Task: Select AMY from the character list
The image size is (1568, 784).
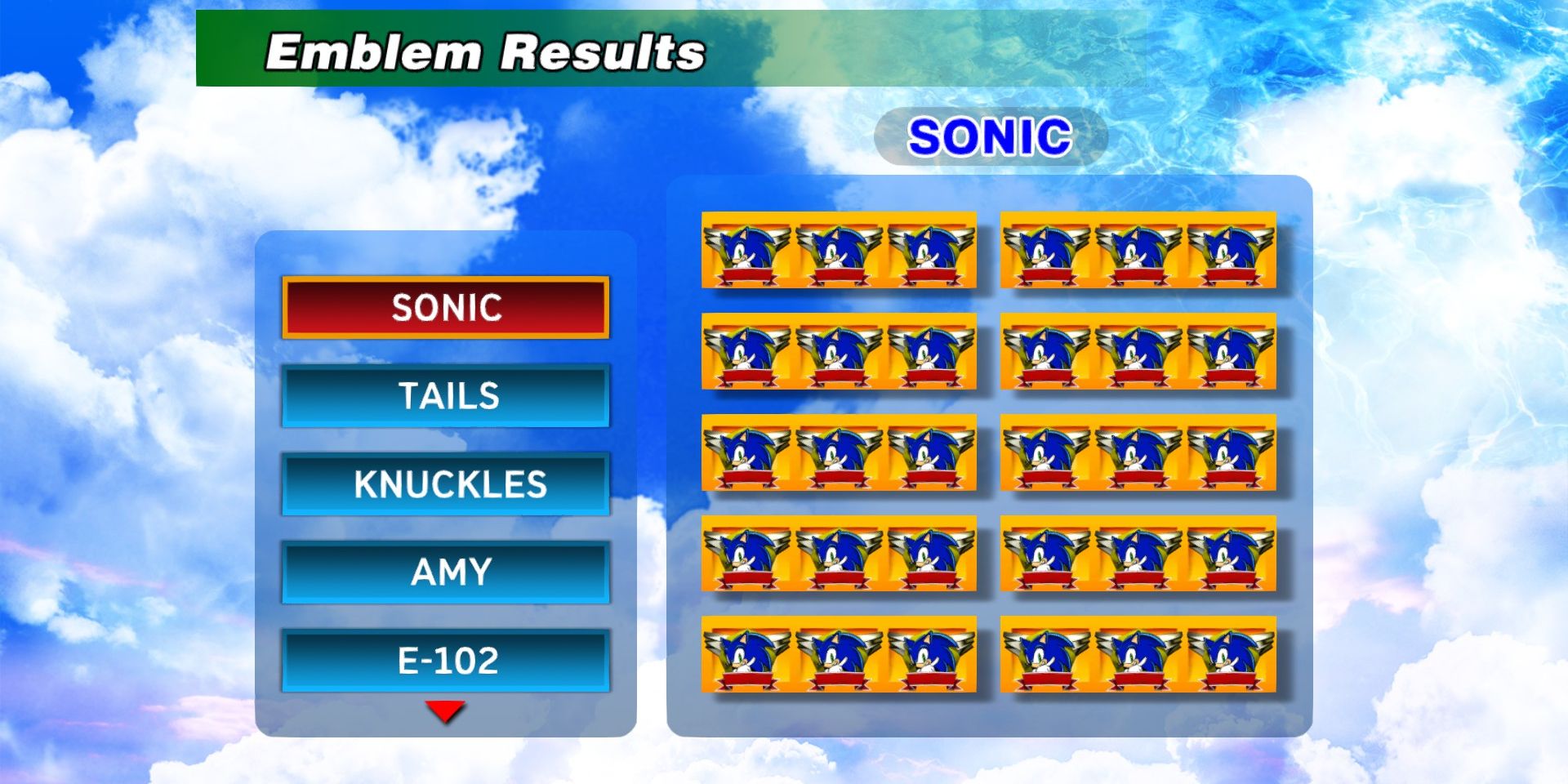Action: pyautogui.click(x=445, y=572)
